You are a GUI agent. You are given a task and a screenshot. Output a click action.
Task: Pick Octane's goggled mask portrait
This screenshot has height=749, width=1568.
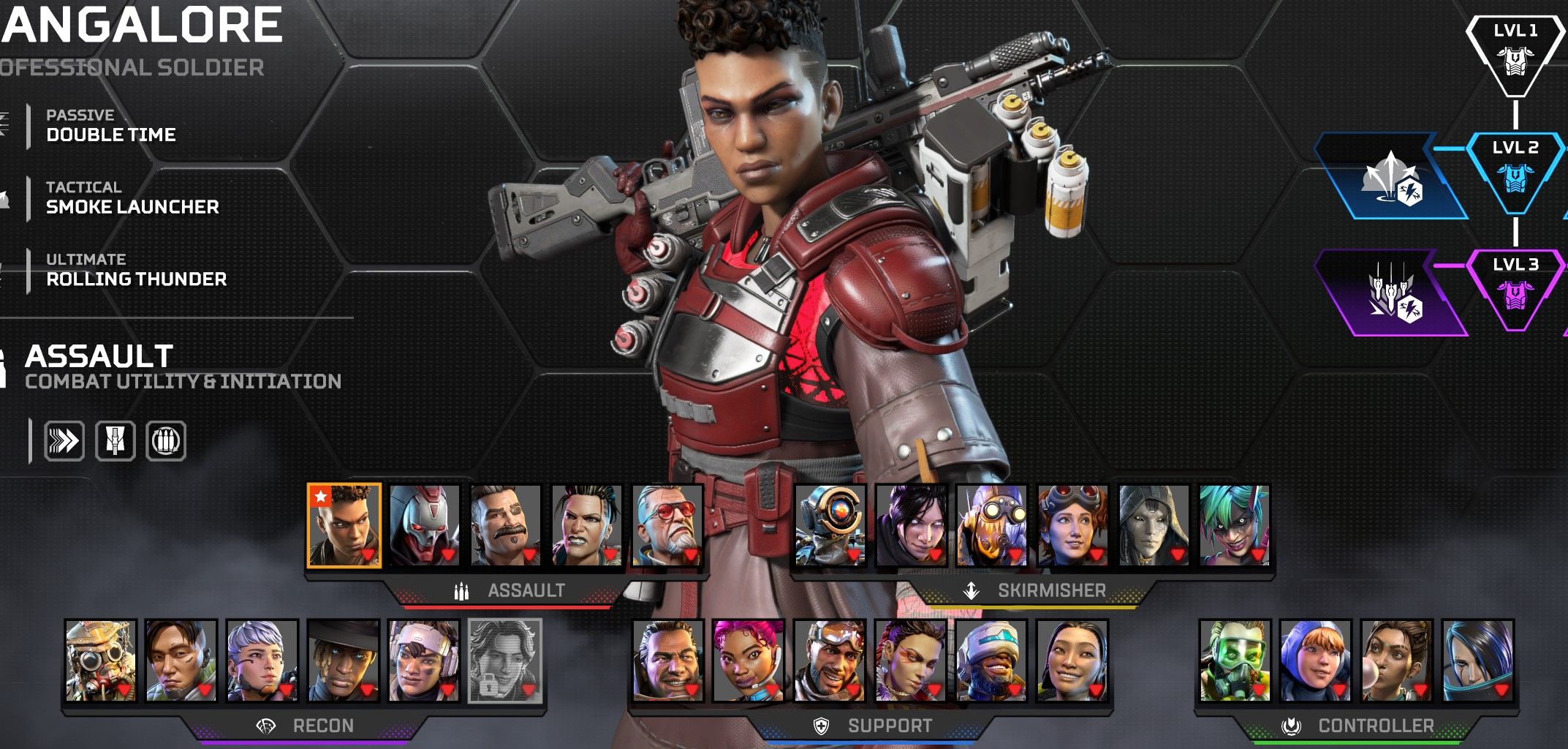point(992,525)
